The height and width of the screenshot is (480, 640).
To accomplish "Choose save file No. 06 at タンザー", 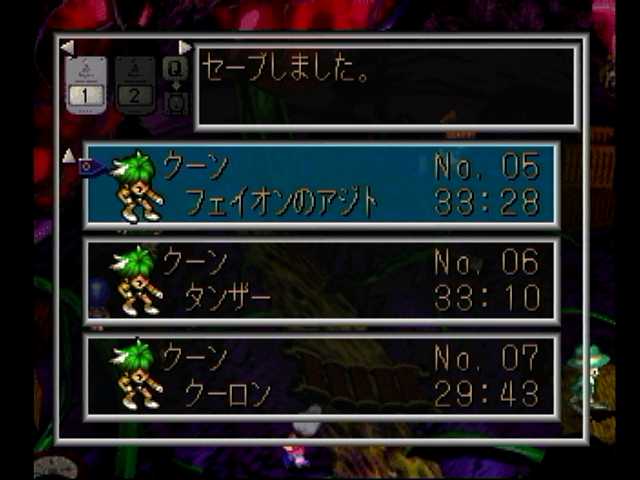I will tap(320, 280).
